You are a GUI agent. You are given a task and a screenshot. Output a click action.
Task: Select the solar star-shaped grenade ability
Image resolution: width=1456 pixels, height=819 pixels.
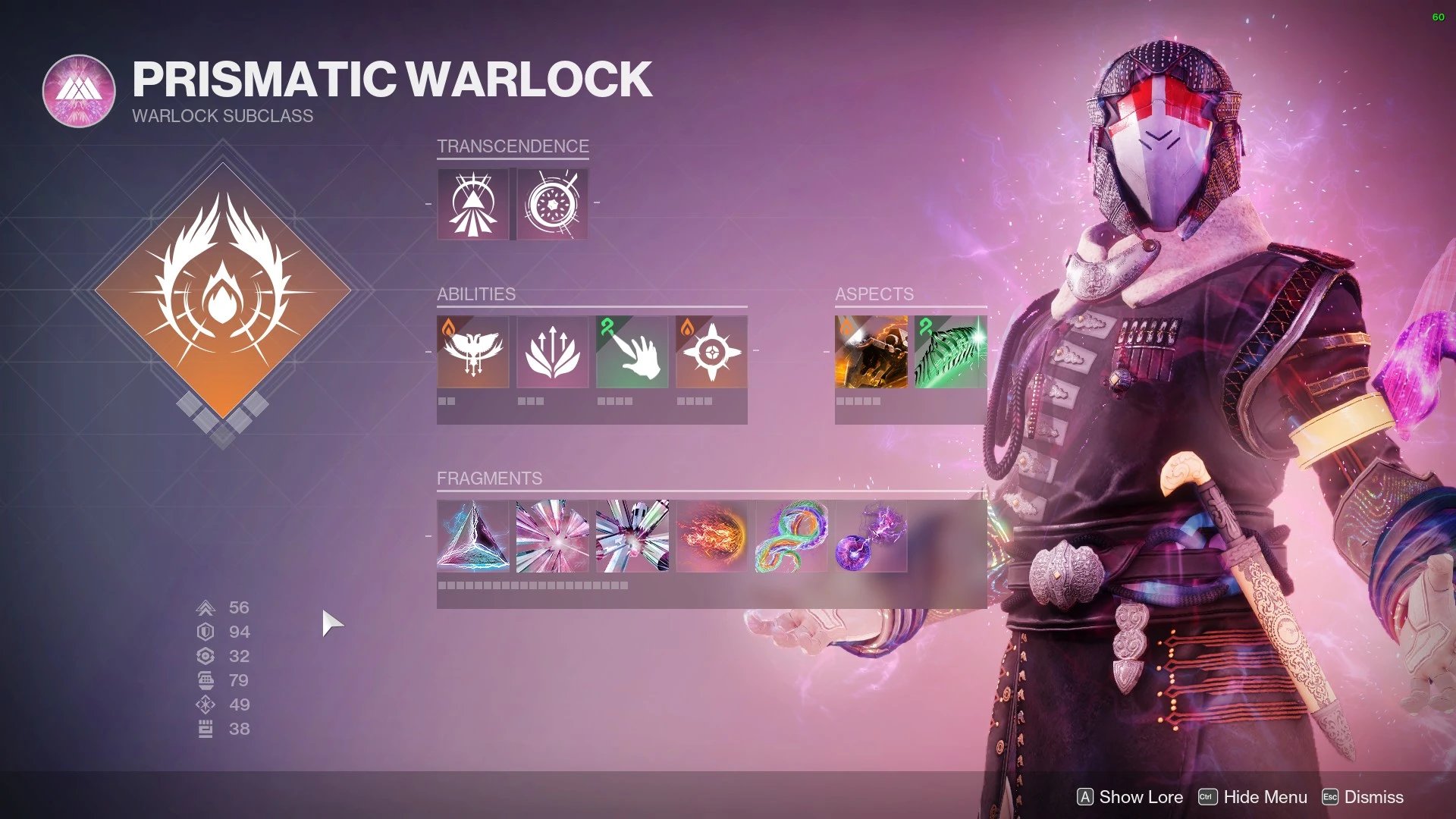[x=711, y=352]
